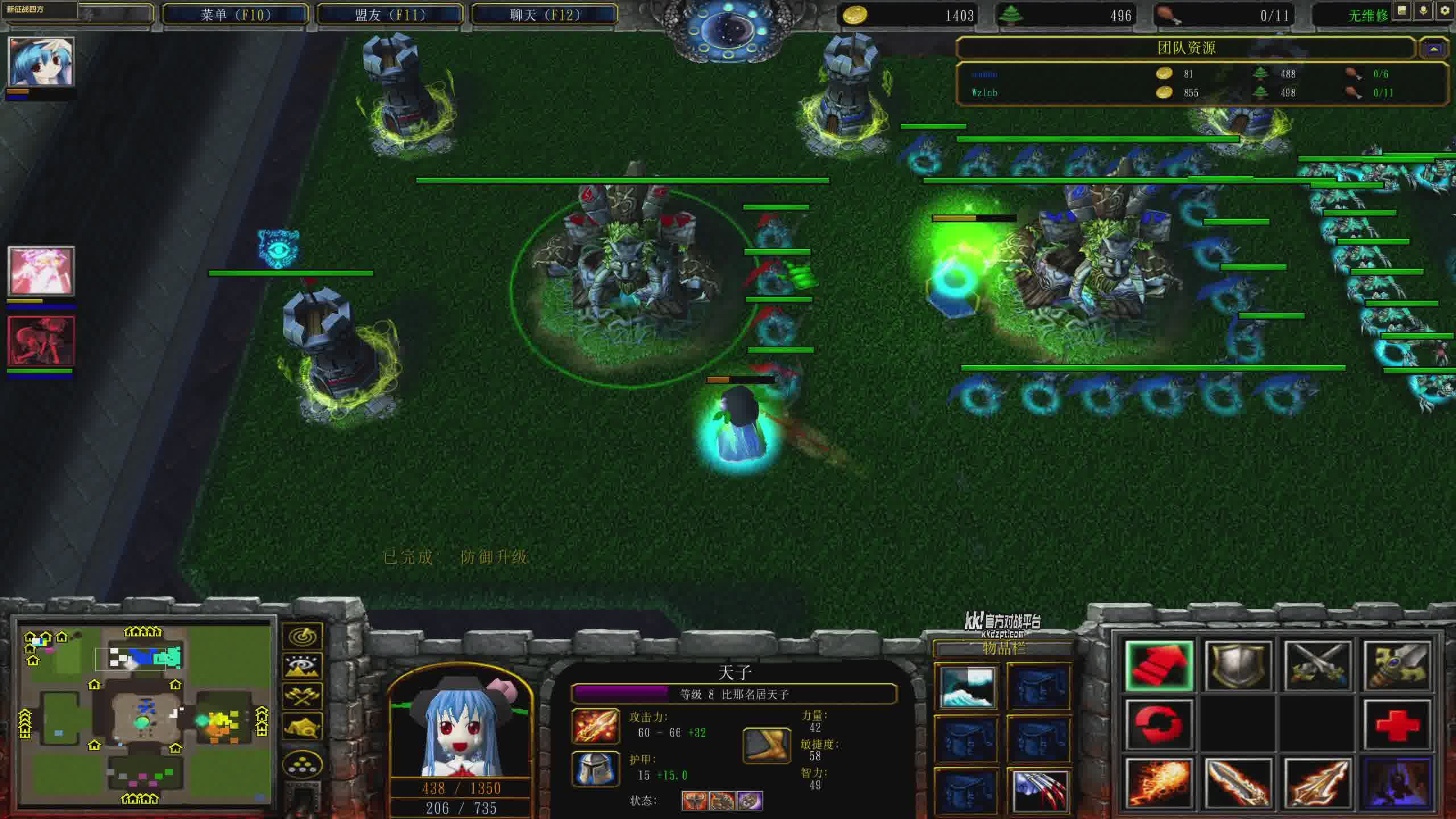
Task: Click on the minimap
Action: [145, 711]
